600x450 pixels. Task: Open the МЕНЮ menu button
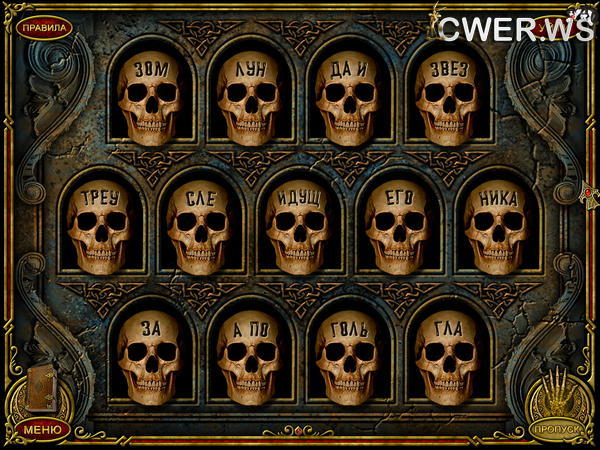(42, 430)
